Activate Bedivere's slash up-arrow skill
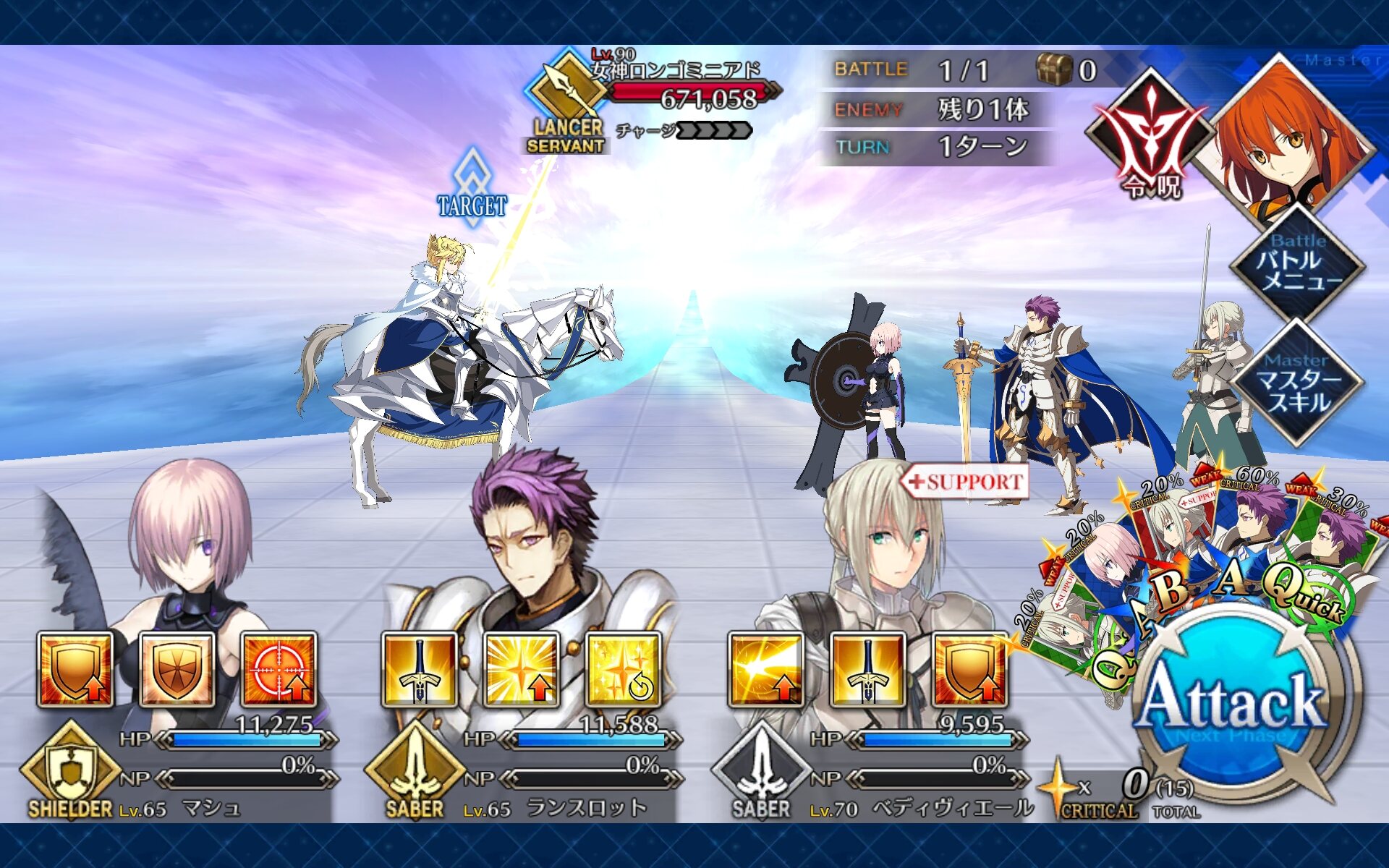This screenshot has width=1389, height=868. [x=765, y=670]
